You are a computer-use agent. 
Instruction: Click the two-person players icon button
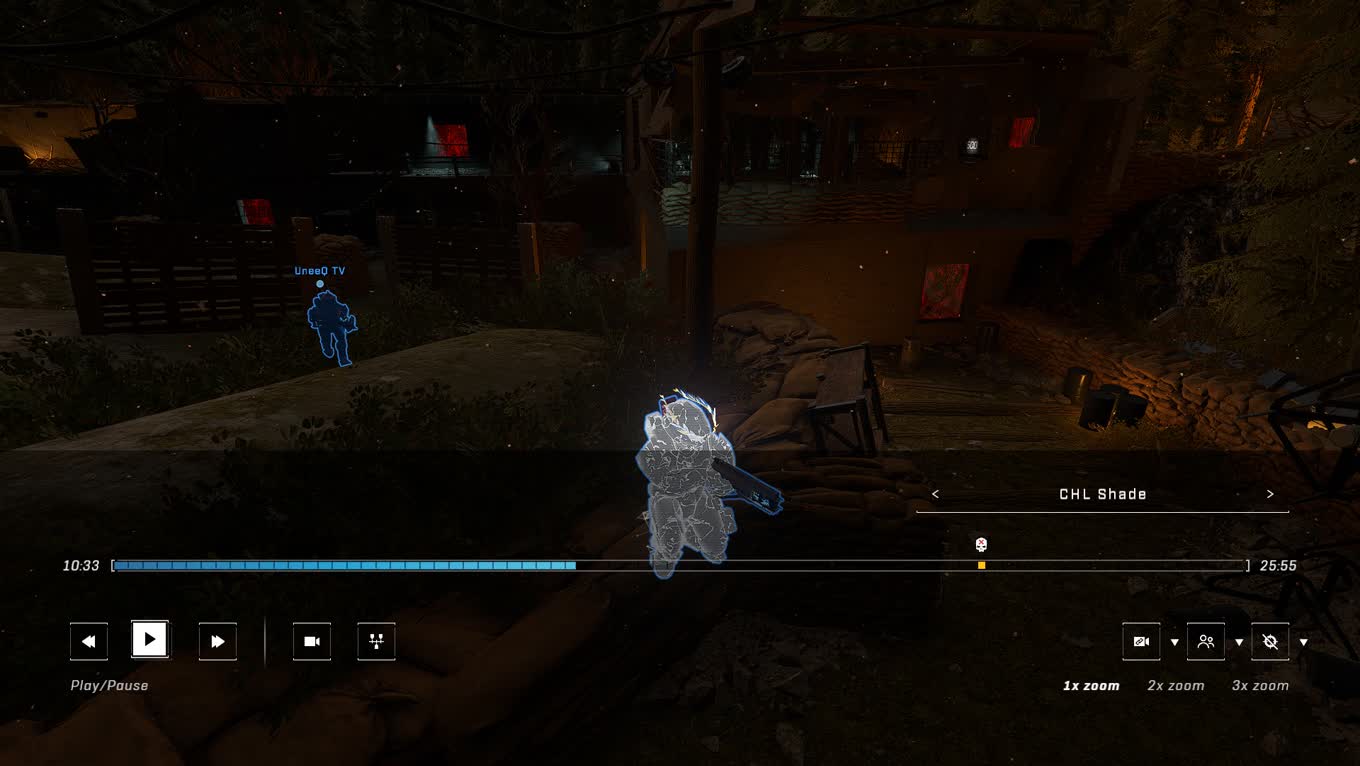(x=1206, y=641)
